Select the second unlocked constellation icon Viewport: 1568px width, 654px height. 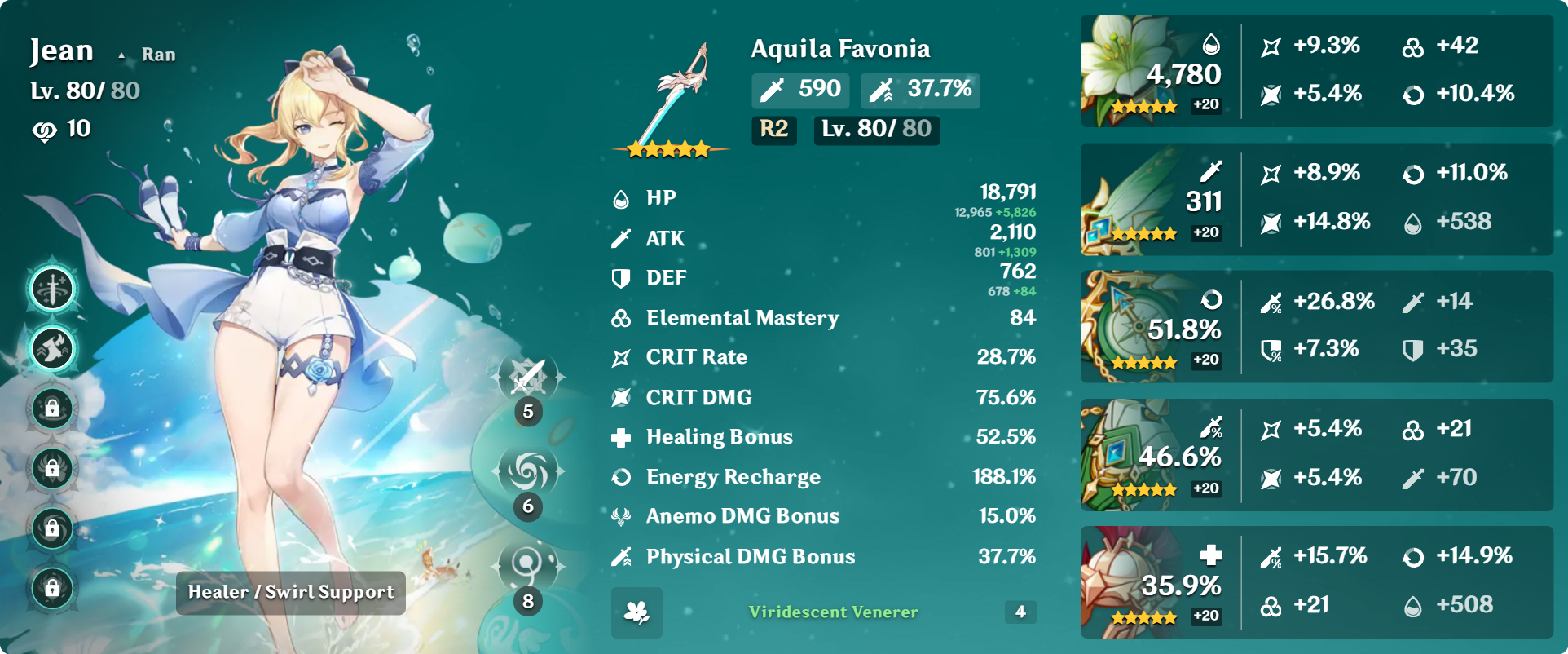53,348
